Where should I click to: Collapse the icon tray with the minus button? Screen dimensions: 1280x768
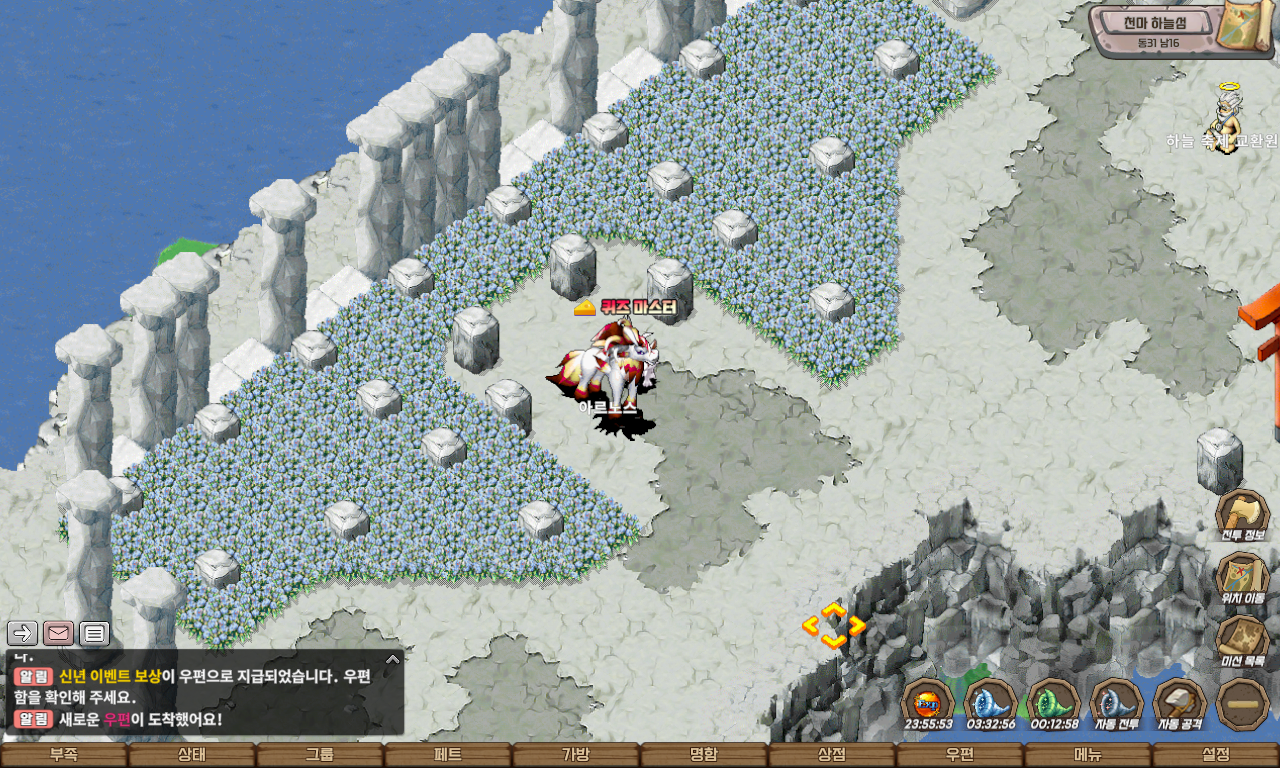[x=1243, y=704]
